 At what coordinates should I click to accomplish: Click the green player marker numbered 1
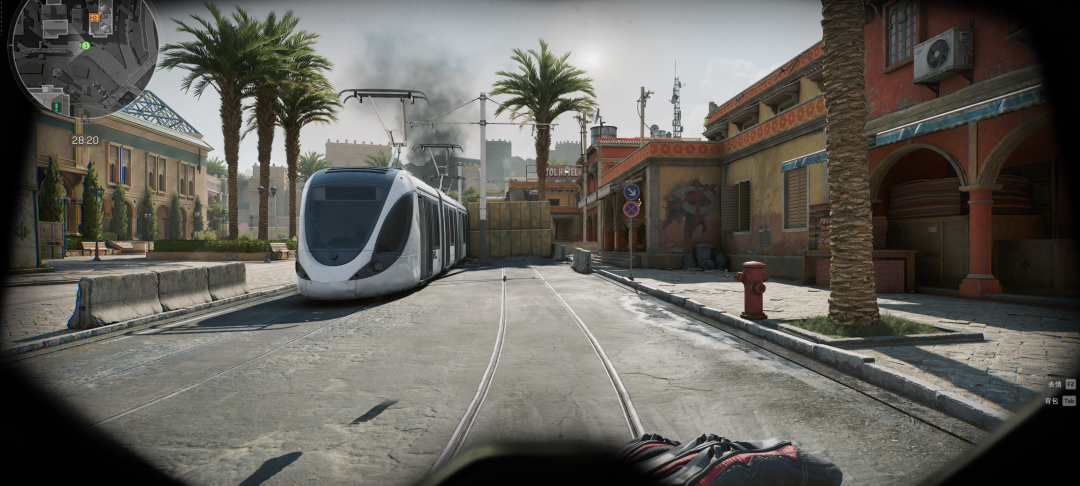86,45
